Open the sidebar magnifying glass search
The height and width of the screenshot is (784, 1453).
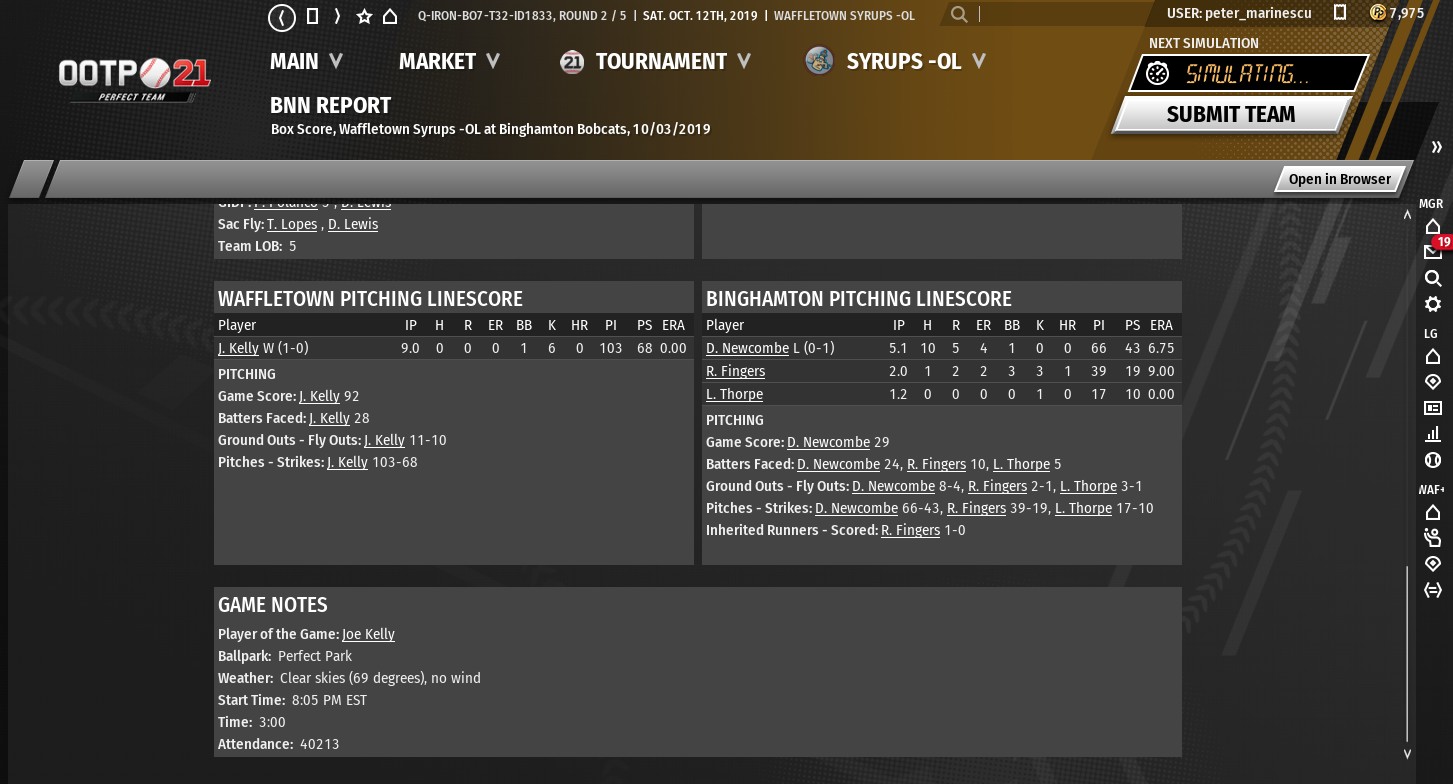[x=1433, y=278]
